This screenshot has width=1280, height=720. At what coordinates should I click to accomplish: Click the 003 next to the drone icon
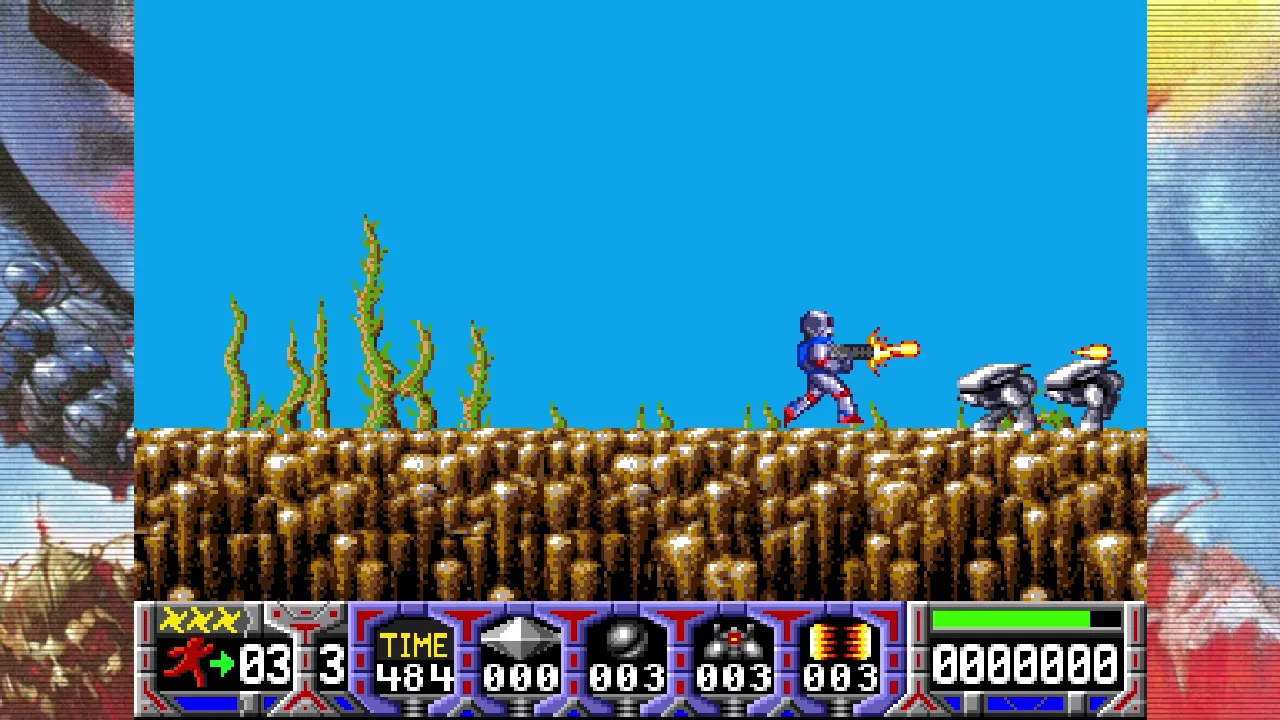click(736, 676)
